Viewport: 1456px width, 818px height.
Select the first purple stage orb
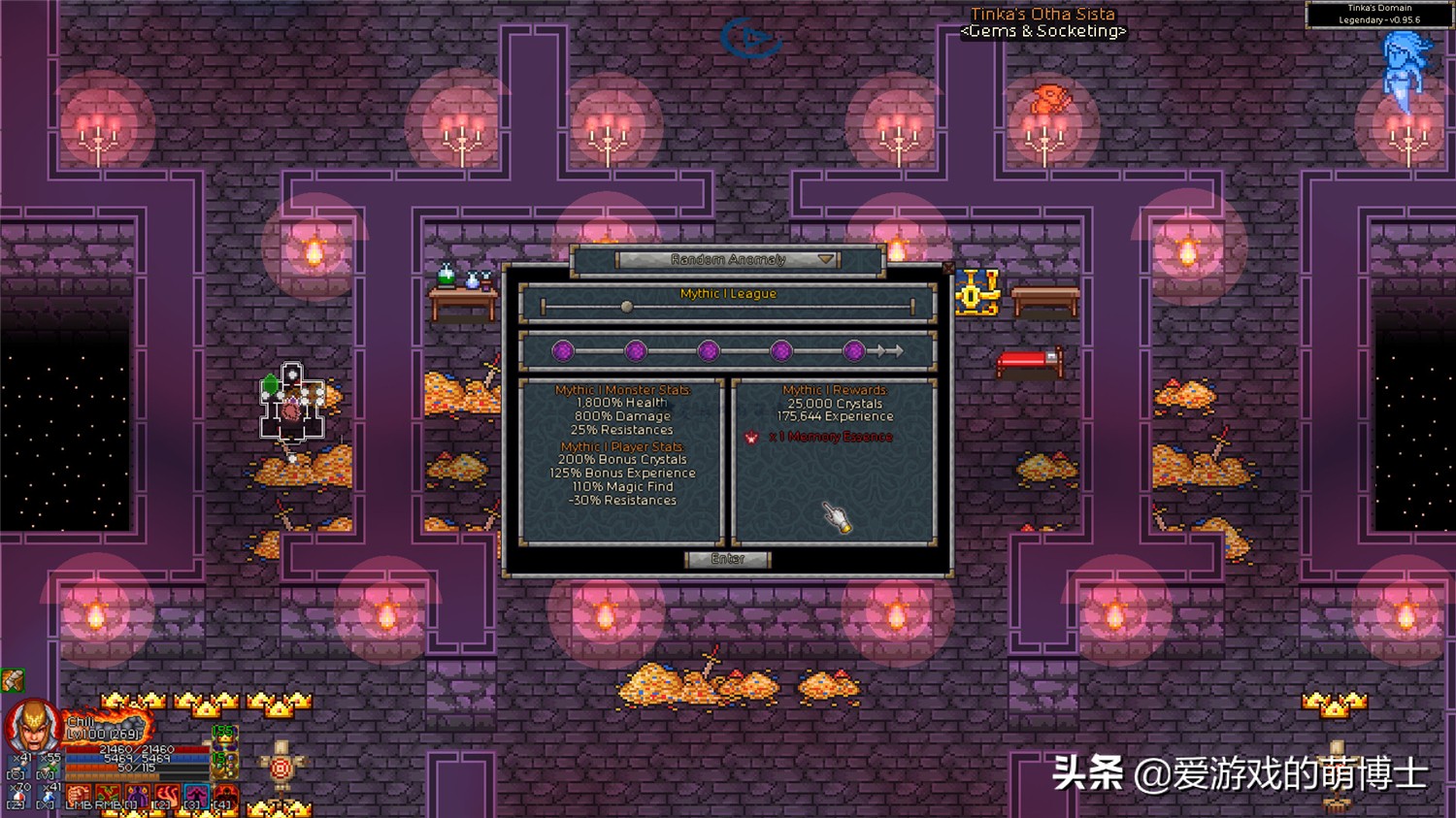(x=563, y=351)
